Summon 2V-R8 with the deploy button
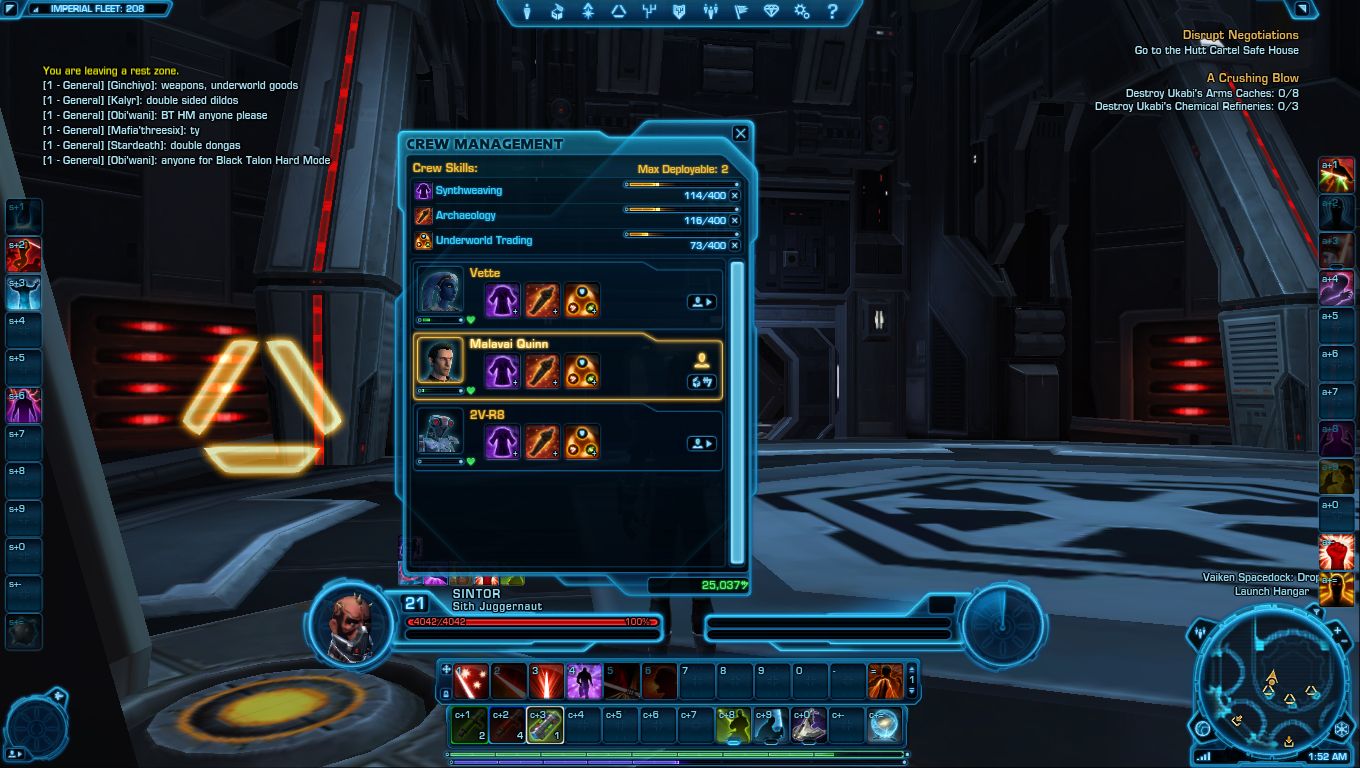1360x768 pixels. (x=701, y=443)
